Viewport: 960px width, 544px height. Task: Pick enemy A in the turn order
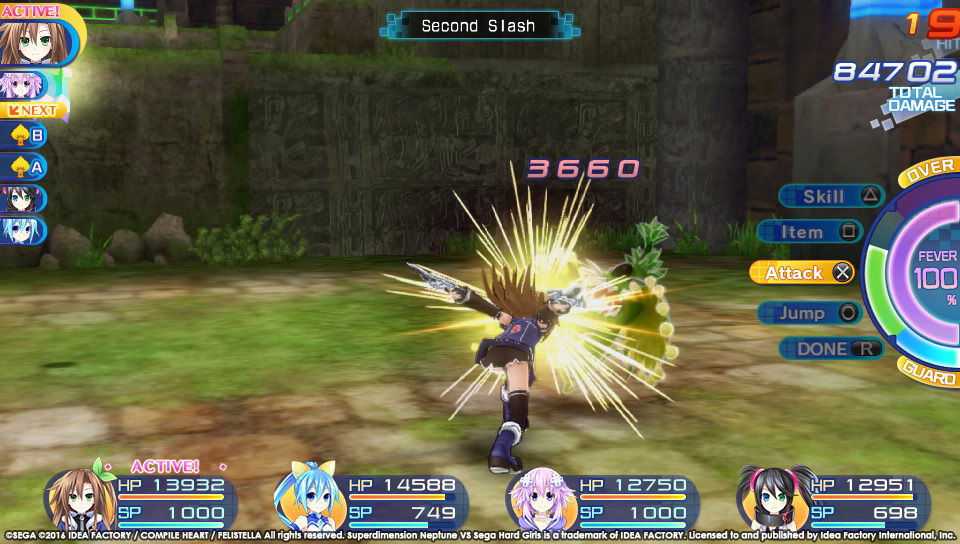[x=25, y=167]
